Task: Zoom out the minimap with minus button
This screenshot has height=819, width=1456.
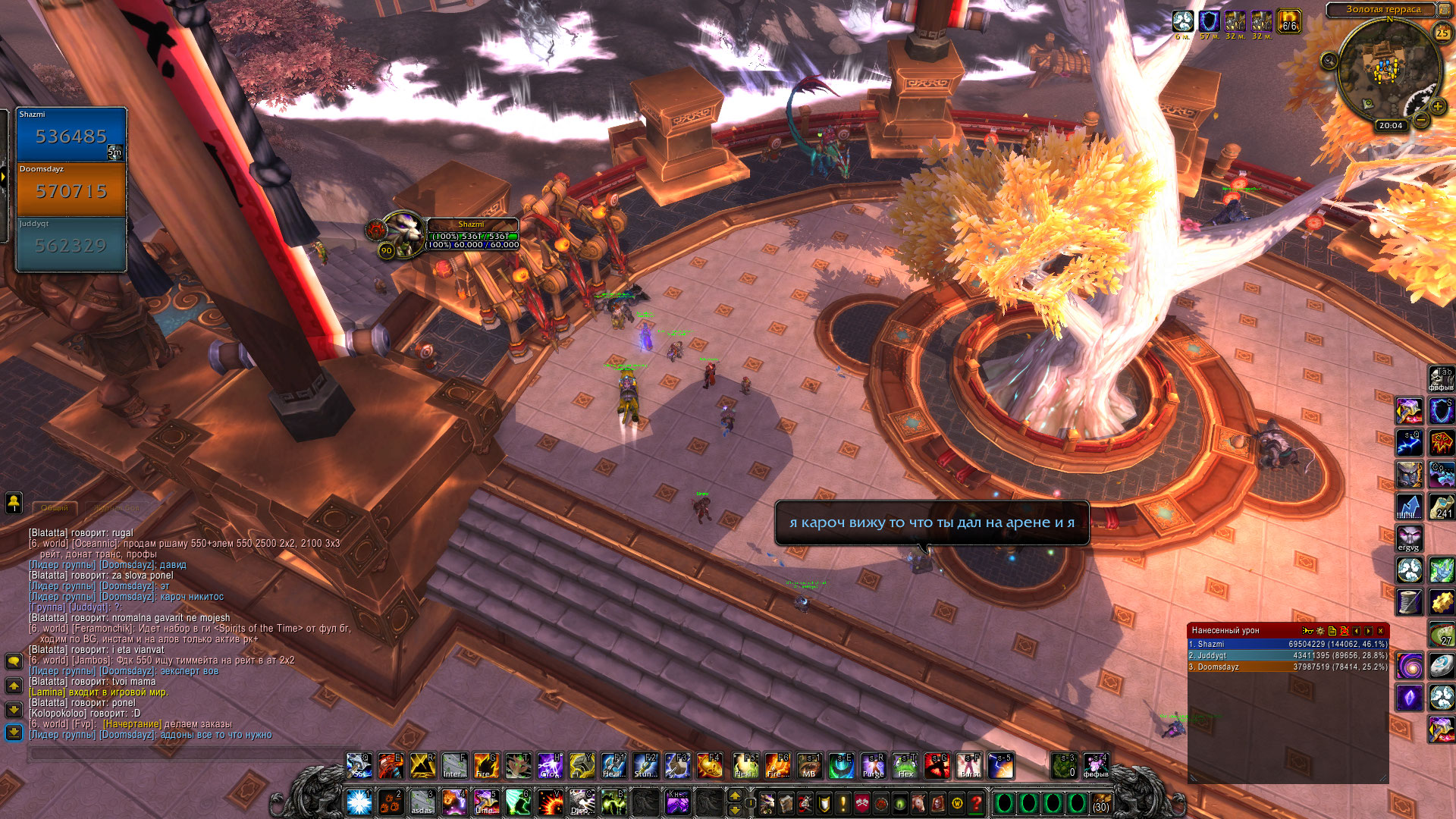Action: coord(1421,120)
